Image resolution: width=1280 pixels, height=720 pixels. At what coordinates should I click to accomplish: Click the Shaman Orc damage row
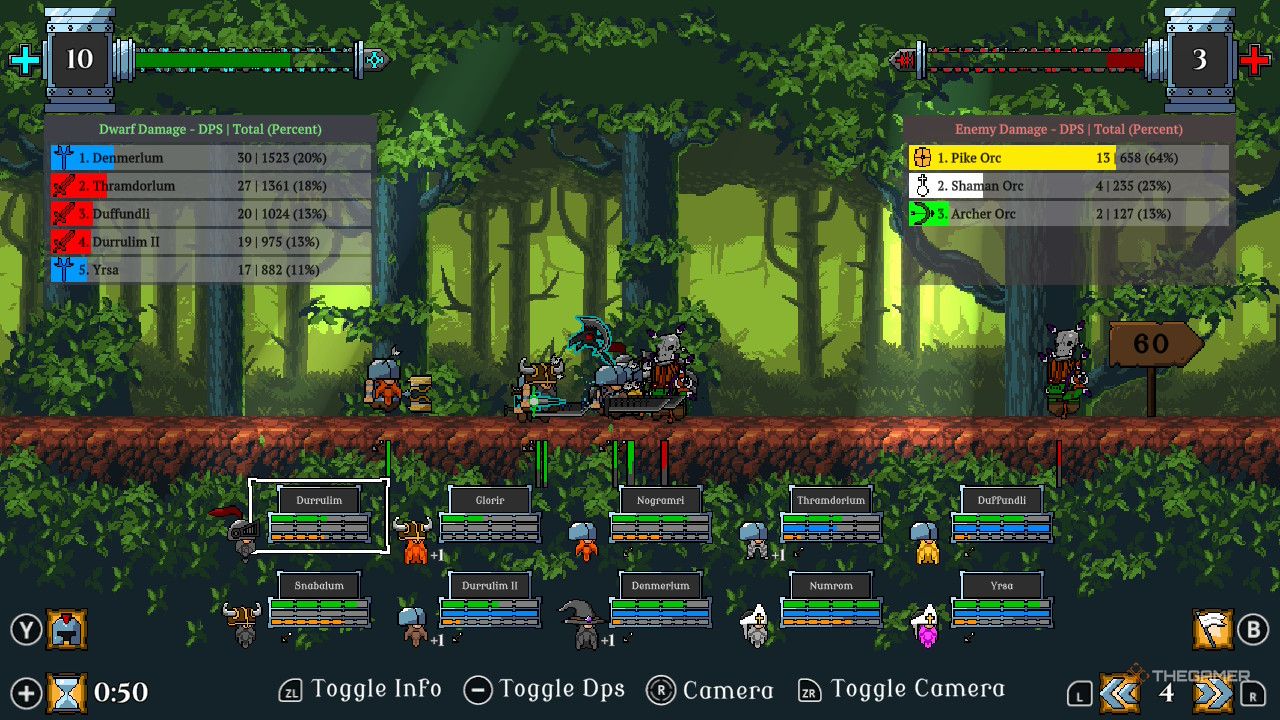pyautogui.click(x=1068, y=186)
